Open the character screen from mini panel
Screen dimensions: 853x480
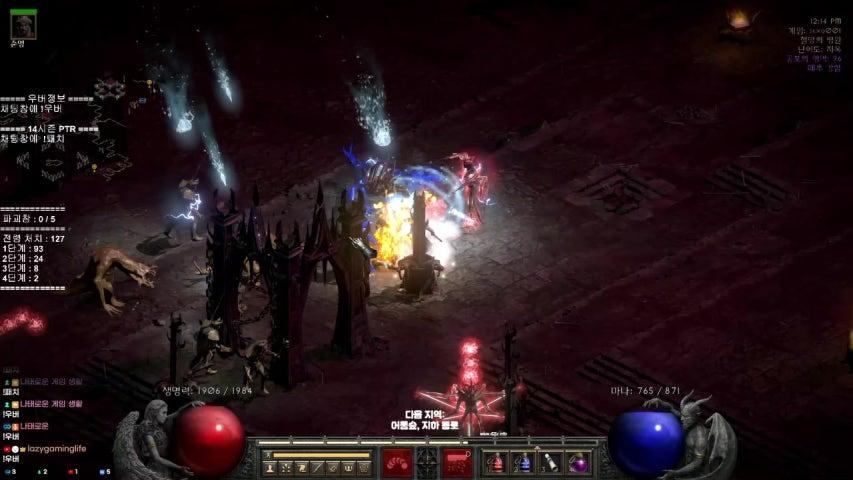tap(269, 468)
